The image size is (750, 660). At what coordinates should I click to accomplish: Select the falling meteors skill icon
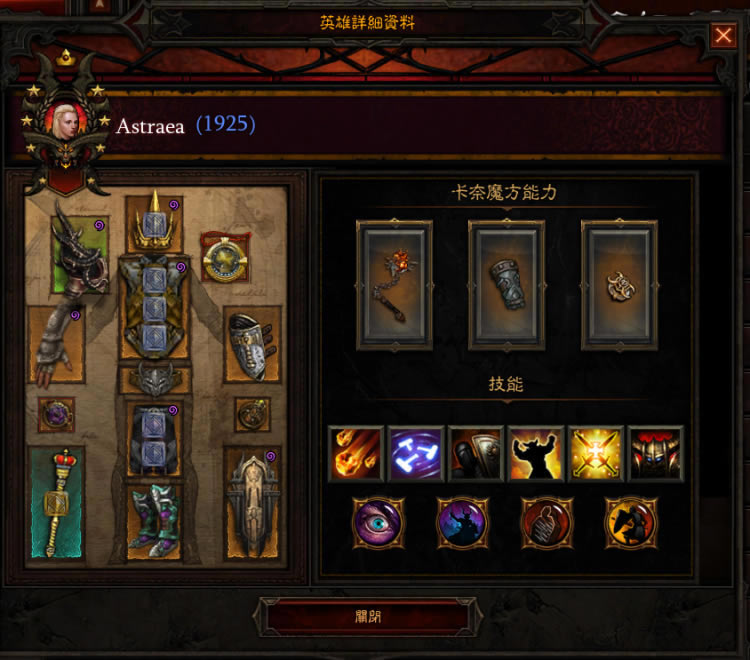356,454
